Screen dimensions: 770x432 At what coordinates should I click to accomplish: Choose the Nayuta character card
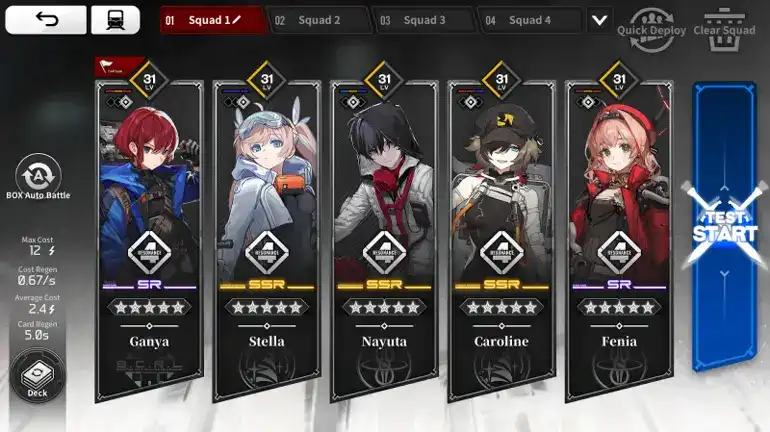point(385,230)
